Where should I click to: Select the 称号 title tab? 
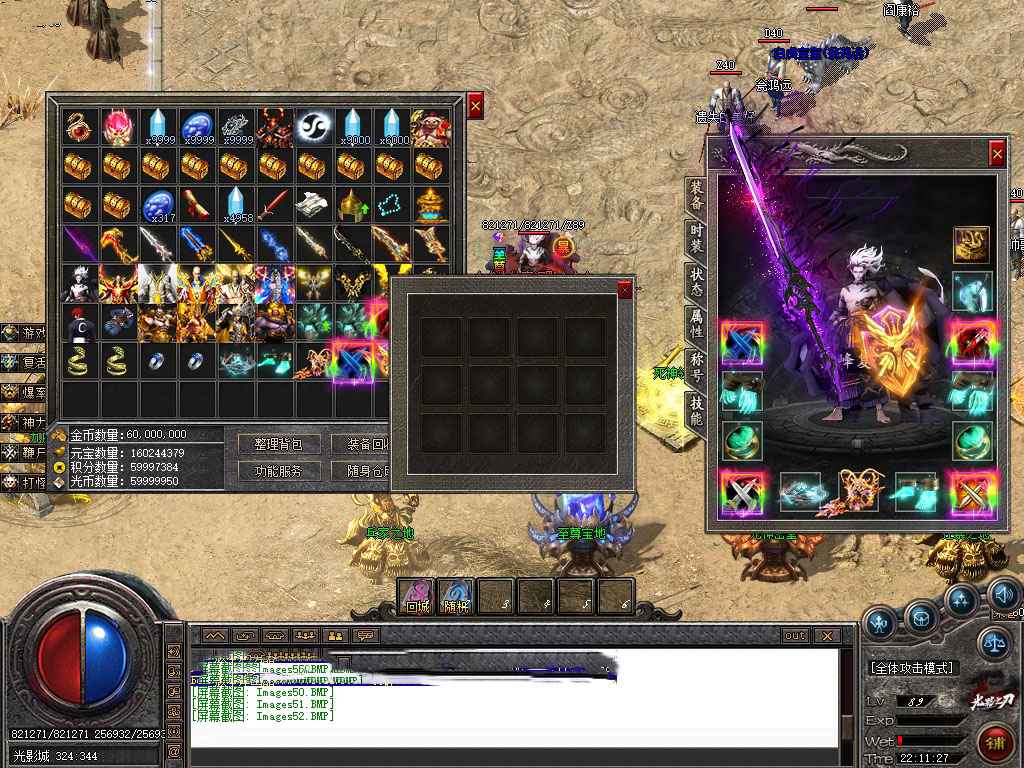tap(696, 367)
